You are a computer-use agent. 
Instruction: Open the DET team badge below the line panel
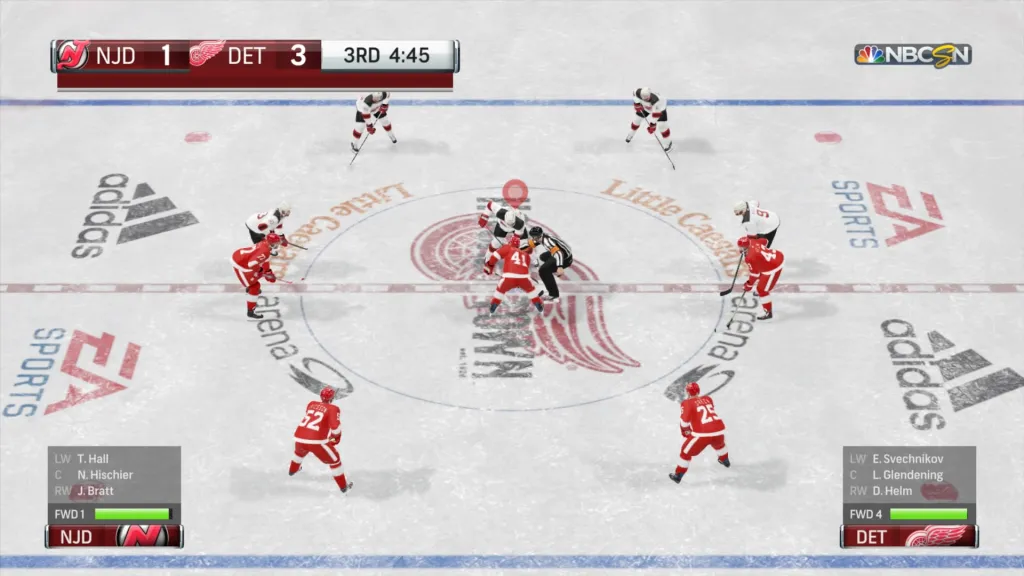coord(908,537)
